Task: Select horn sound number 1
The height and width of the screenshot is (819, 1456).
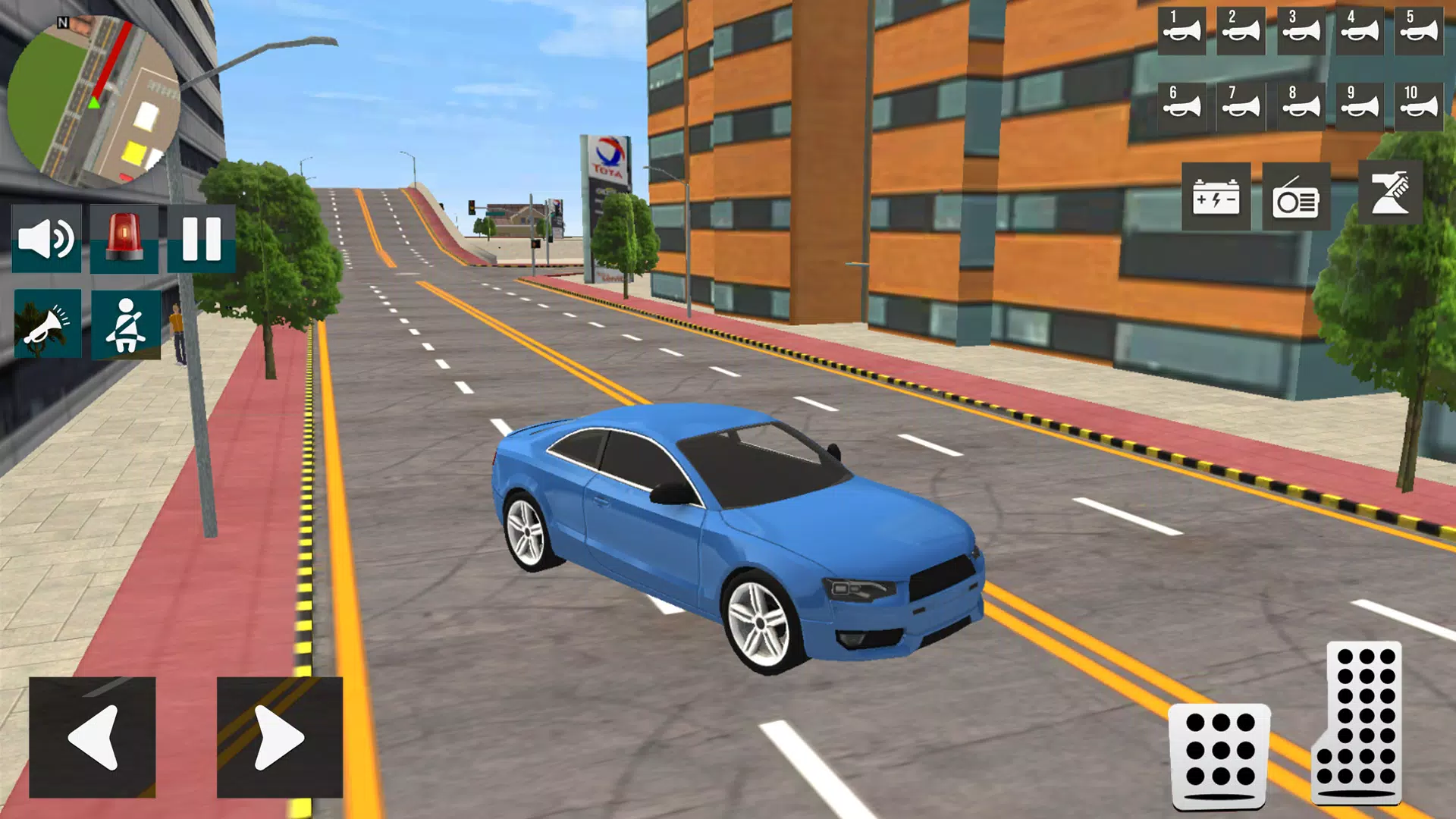Action: coord(1181,32)
